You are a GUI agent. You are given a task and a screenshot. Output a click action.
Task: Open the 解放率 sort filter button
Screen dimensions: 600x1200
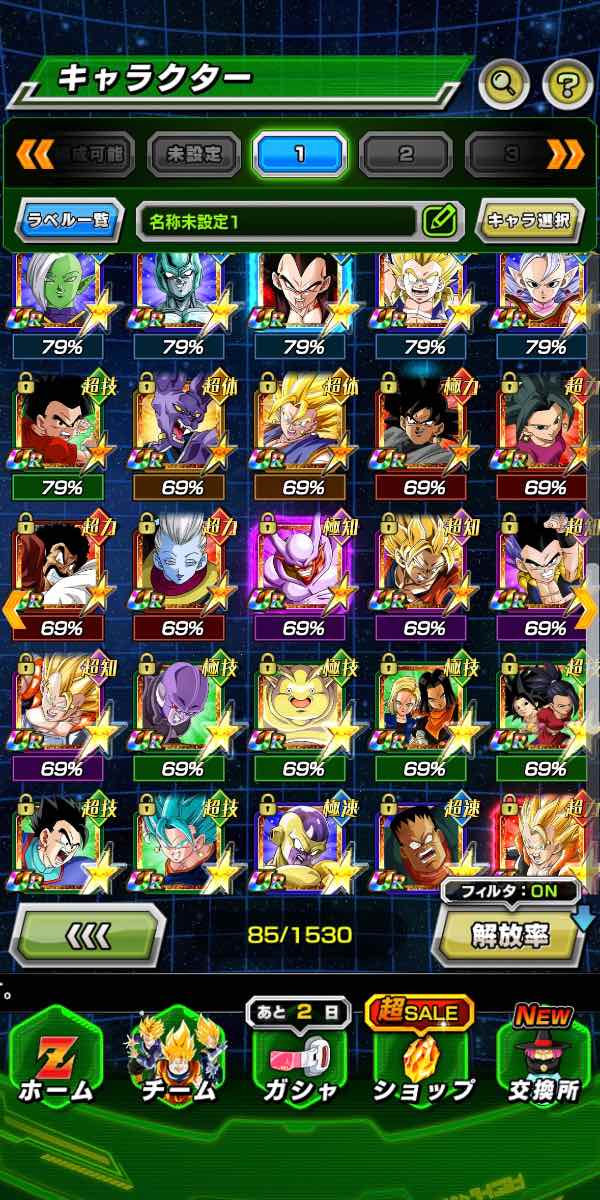[x=510, y=933]
